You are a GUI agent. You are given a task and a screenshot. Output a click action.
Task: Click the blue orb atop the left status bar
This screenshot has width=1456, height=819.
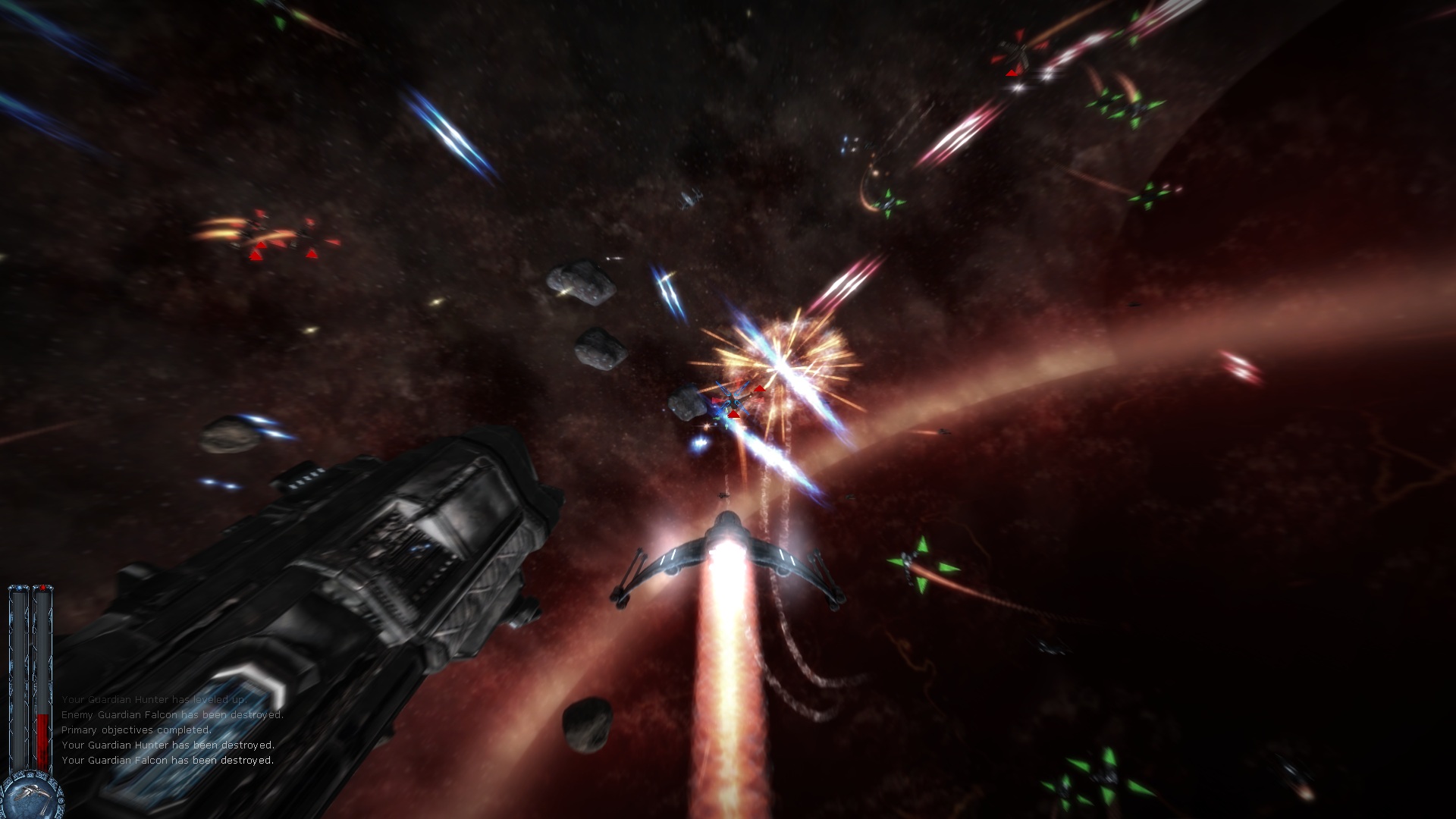18,588
